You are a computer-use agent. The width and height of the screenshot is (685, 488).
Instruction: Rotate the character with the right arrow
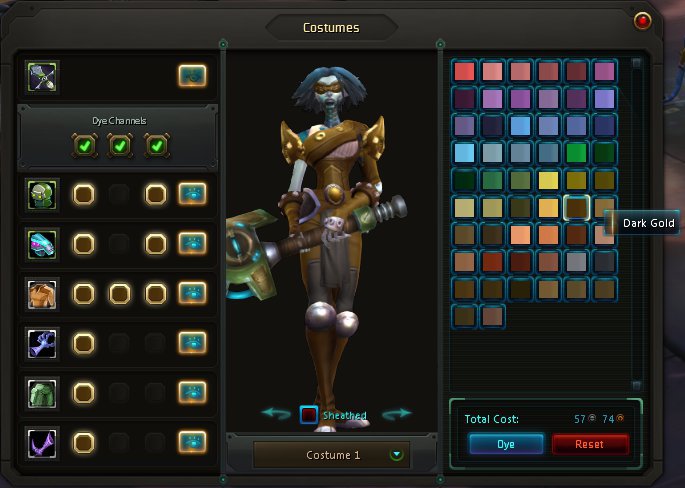pyautogui.click(x=397, y=413)
